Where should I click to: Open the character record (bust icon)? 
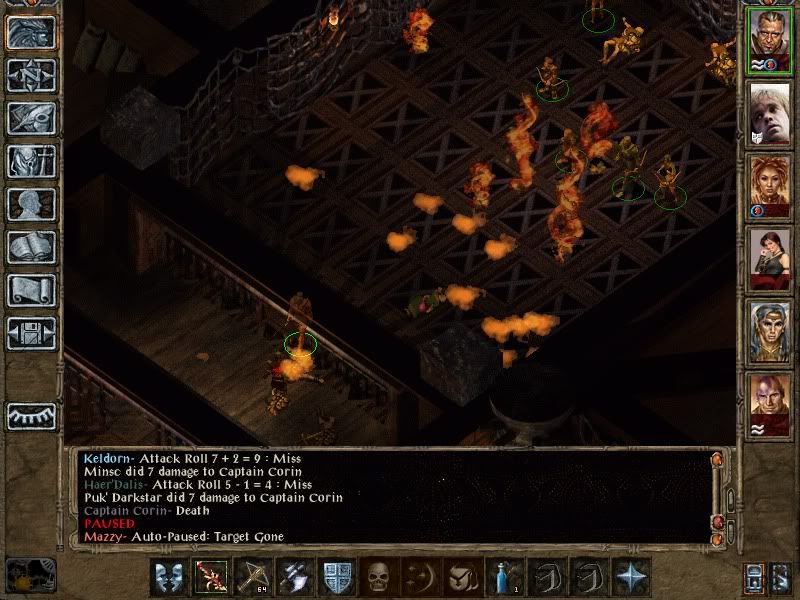tap(31, 204)
